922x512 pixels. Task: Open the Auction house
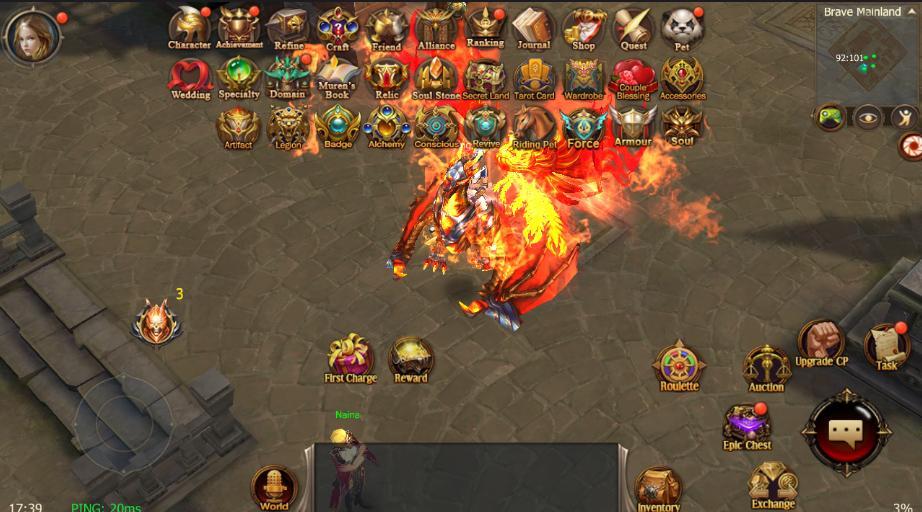point(766,366)
